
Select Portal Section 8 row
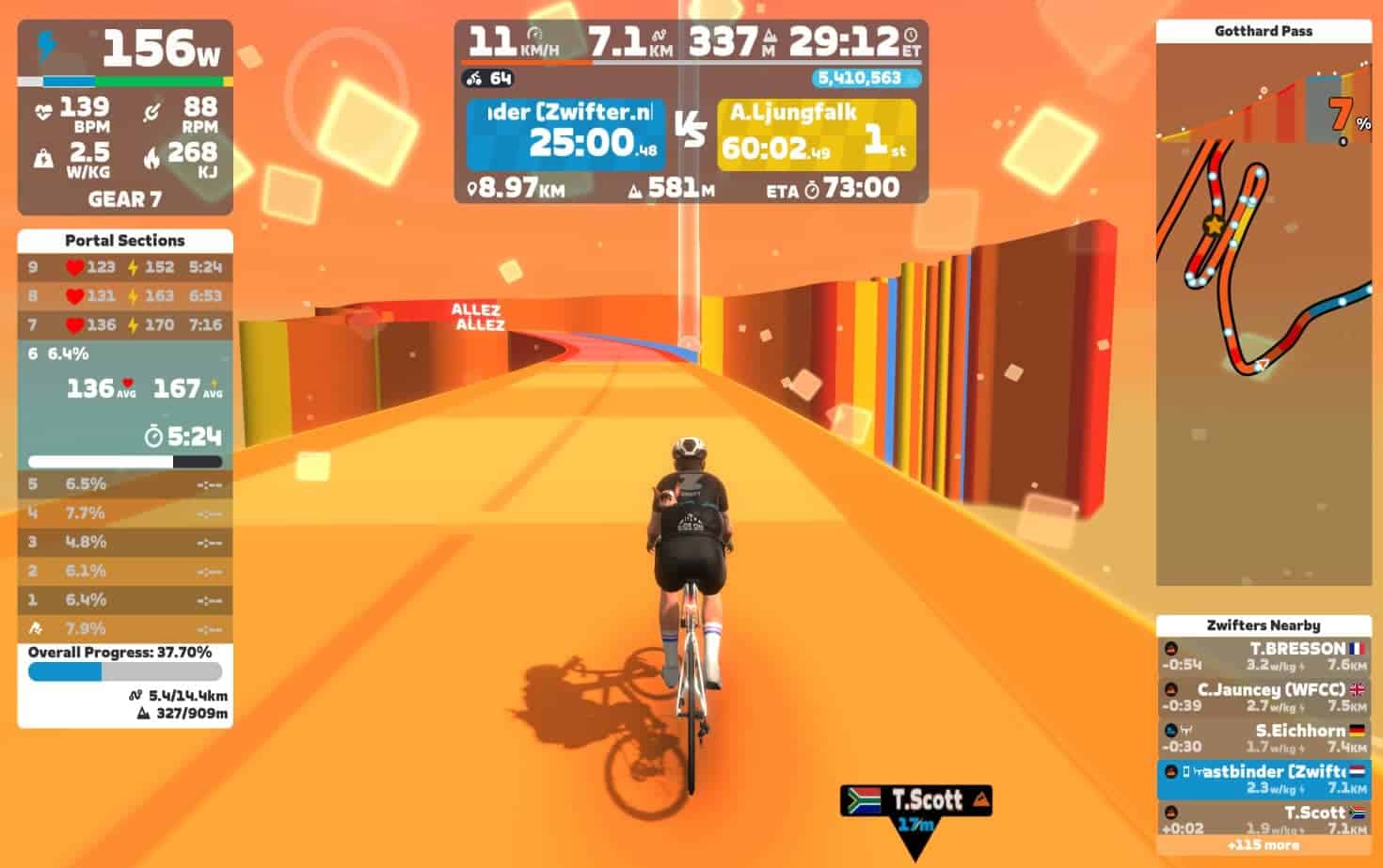click(125, 296)
